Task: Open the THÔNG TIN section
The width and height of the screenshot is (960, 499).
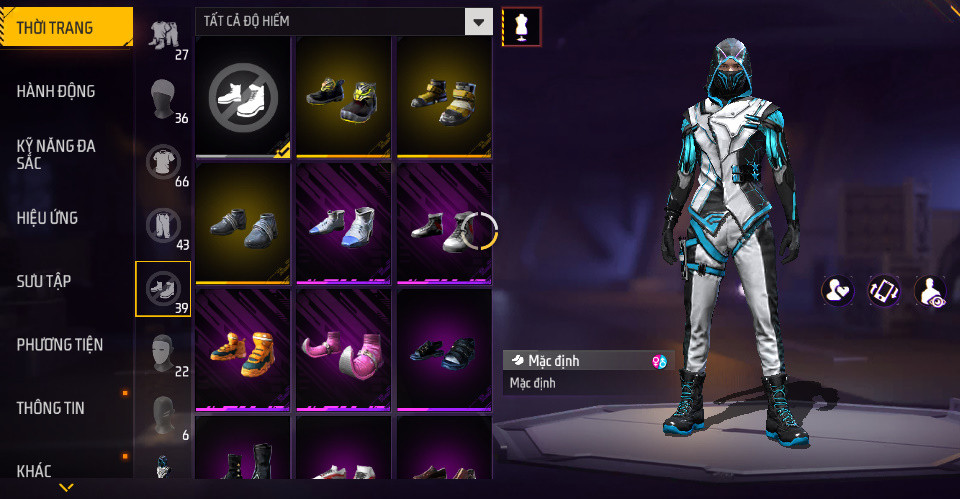Action: 51,408
